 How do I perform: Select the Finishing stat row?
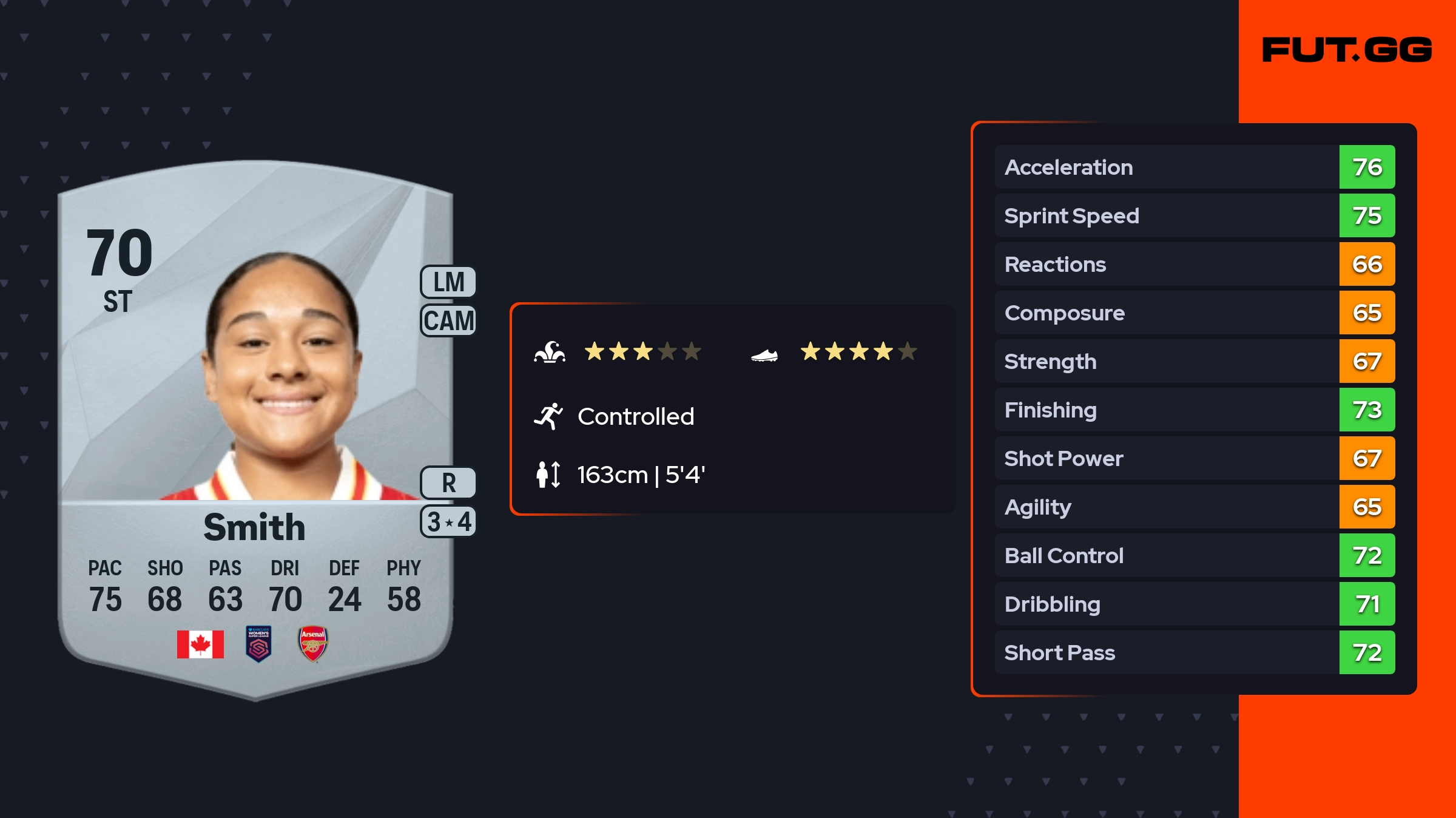(1194, 410)
